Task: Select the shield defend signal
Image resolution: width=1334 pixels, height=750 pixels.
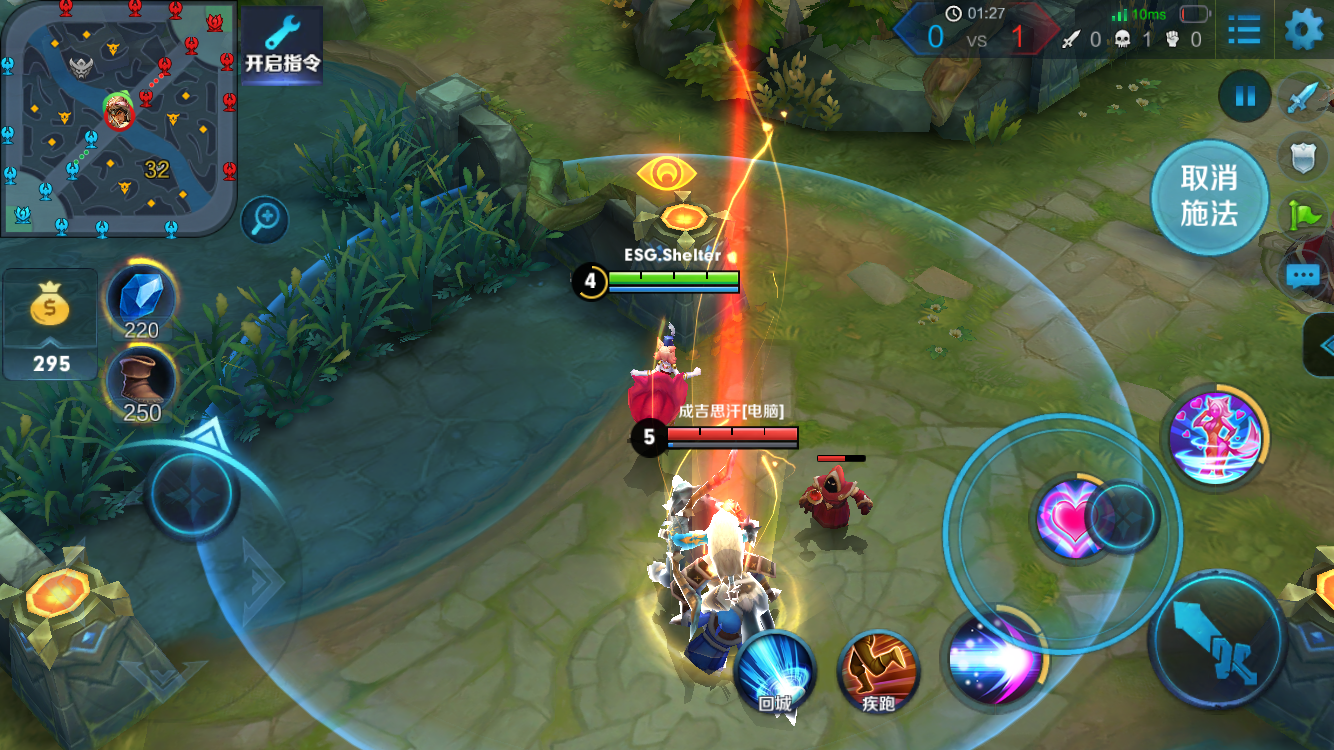Action: [1303, 156]
